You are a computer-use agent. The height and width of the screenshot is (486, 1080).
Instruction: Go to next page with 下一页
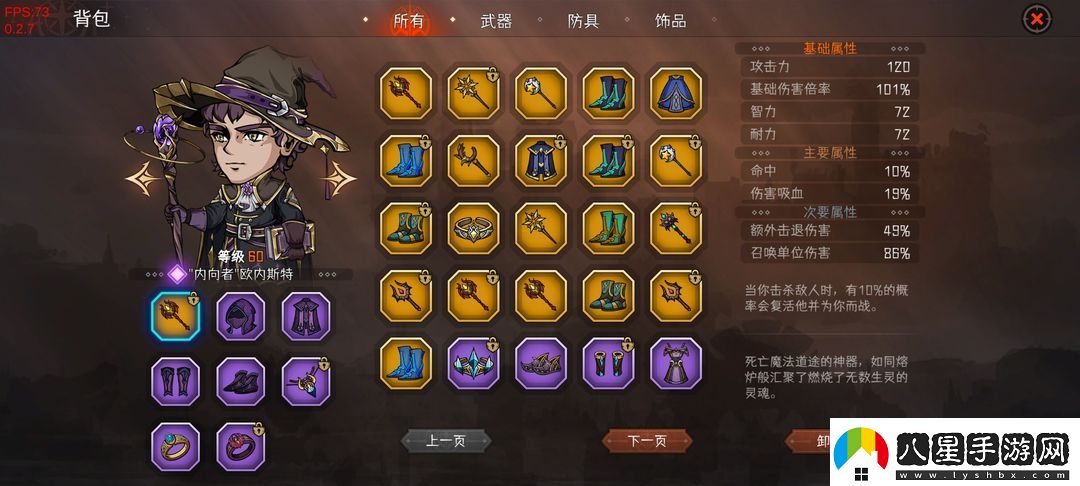646,440
